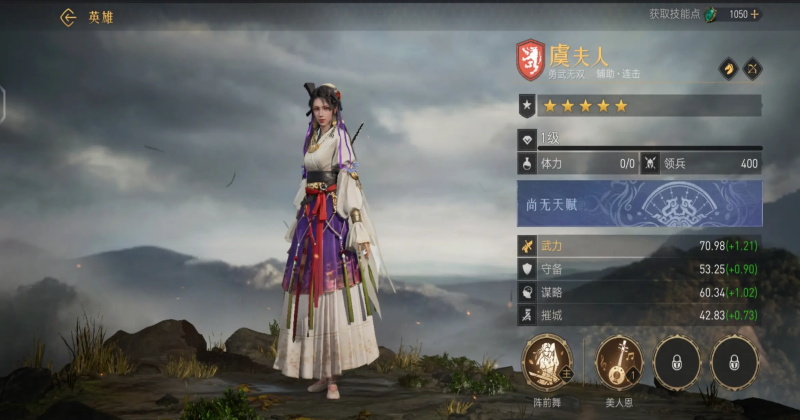The height and width of the screenshot is (420, 800).
Task: Add skill points with the plus button
Action: coord(755,15)
